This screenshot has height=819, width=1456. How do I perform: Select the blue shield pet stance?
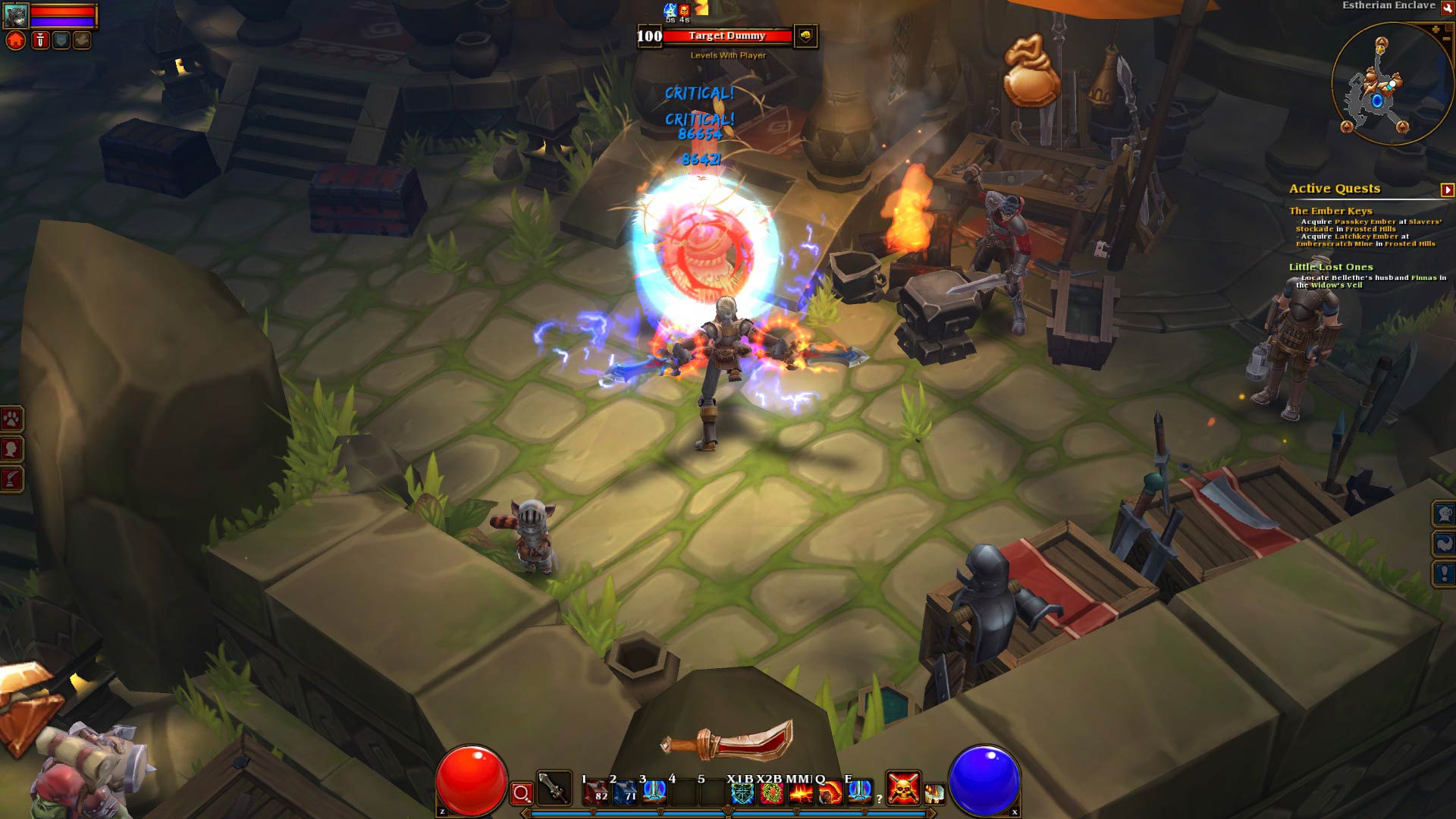[61, 41]
